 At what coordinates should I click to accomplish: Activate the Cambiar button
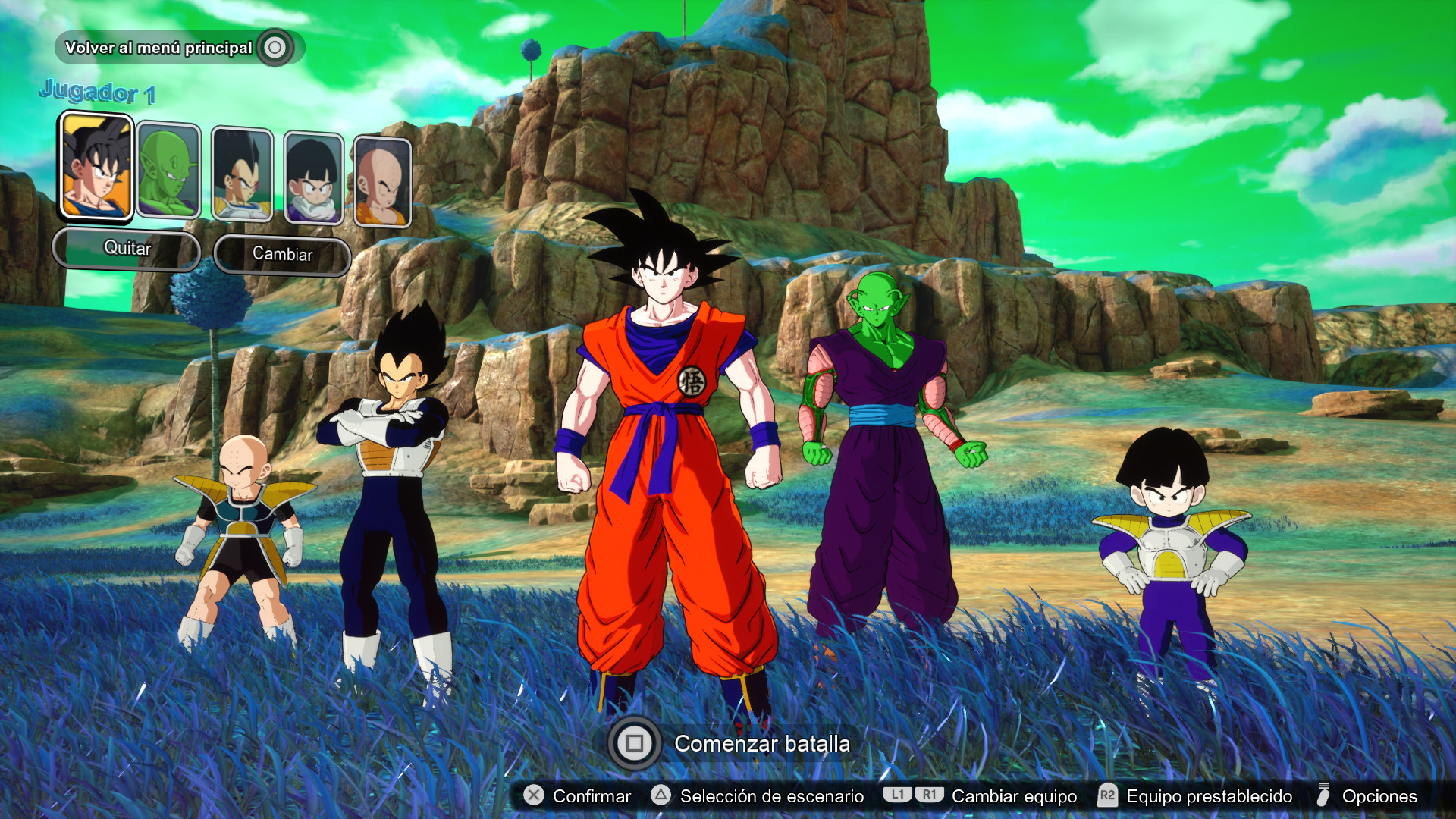(282, 254)
